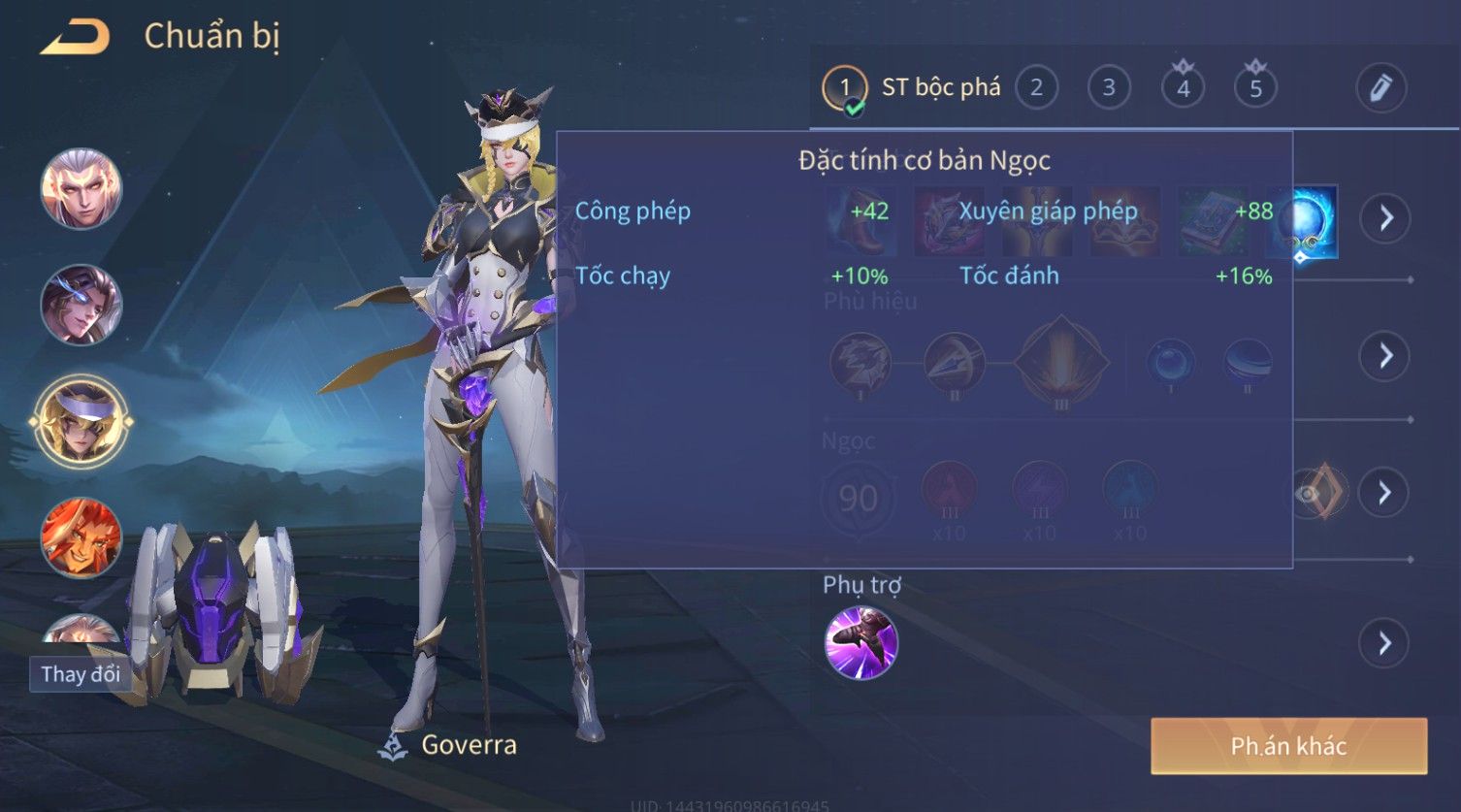Open the Phù hiệu details arrow

1384,356
